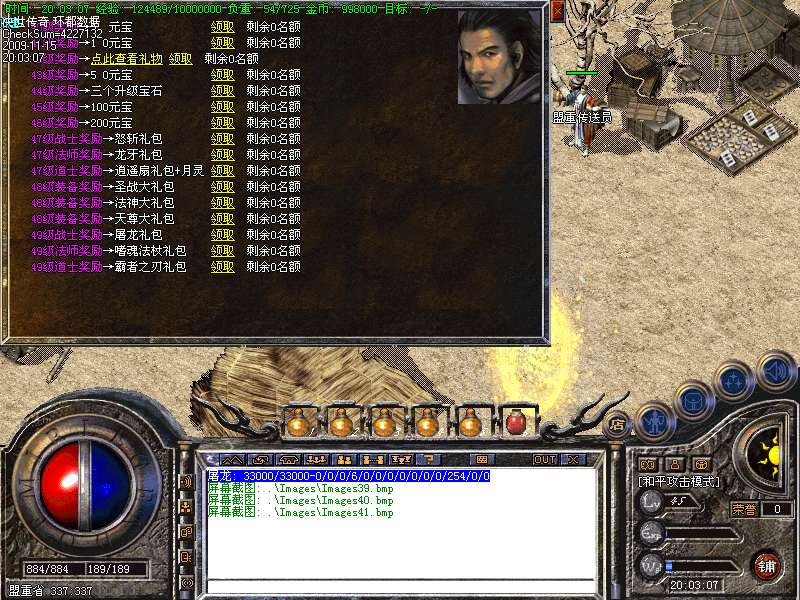Claim the 霸者之刃礼包 reward
Screen dimensions: 800x600
coord(222,267)
